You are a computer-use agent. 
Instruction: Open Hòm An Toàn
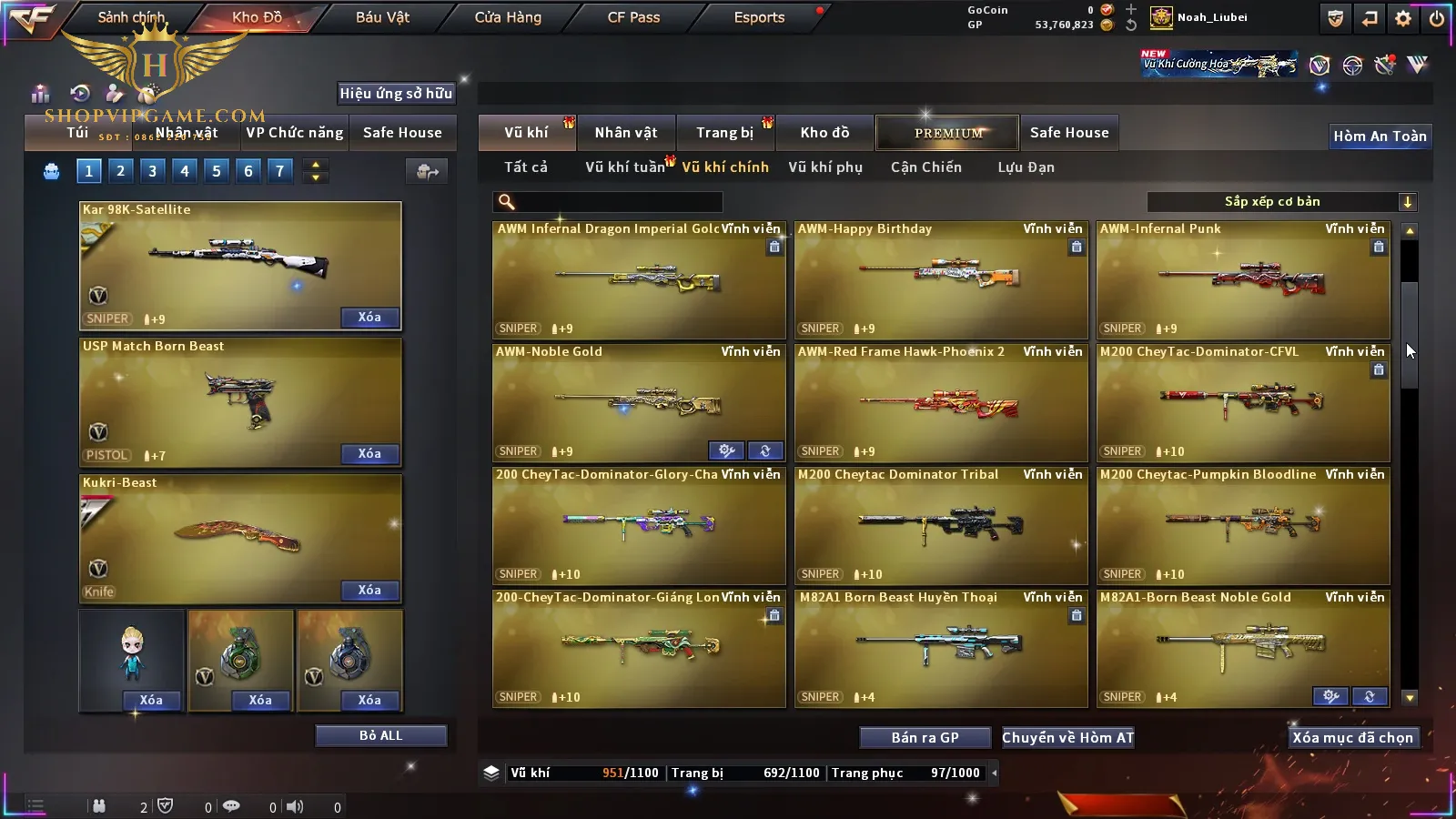tap(1380, 136)
